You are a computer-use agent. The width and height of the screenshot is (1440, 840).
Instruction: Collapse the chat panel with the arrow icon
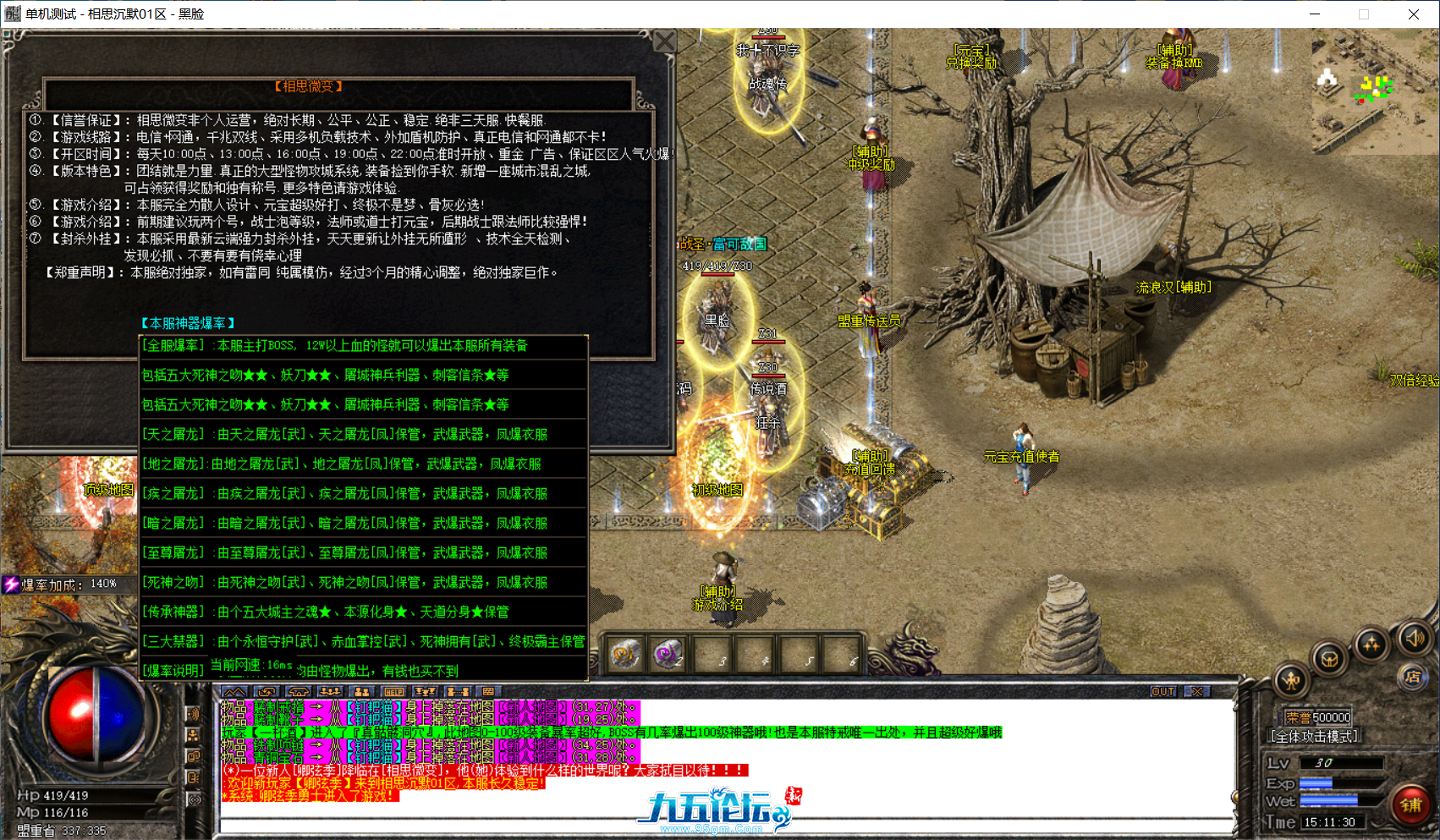234,692
